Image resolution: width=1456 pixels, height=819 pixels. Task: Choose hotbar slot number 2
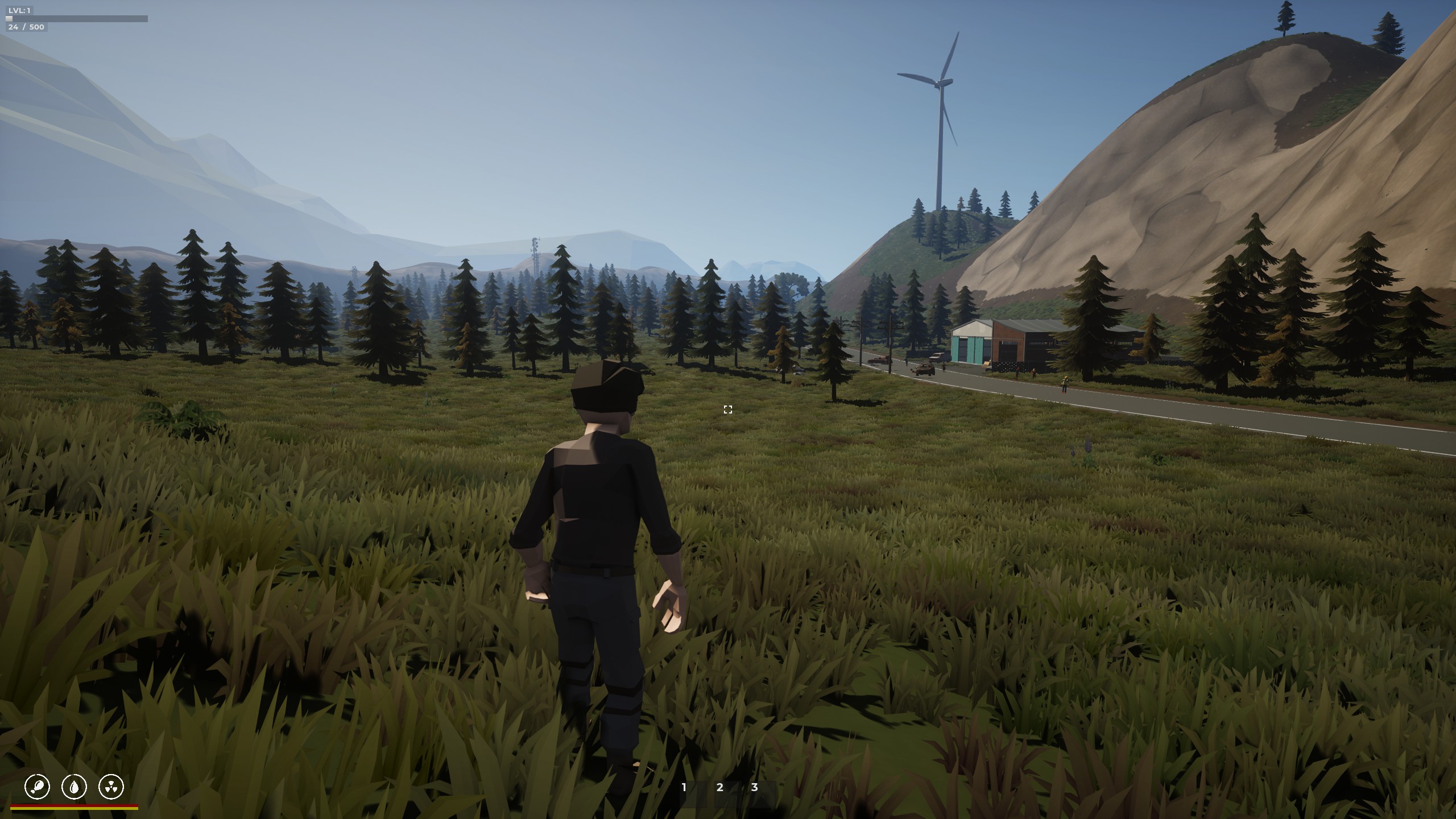(x=719, y=788)
